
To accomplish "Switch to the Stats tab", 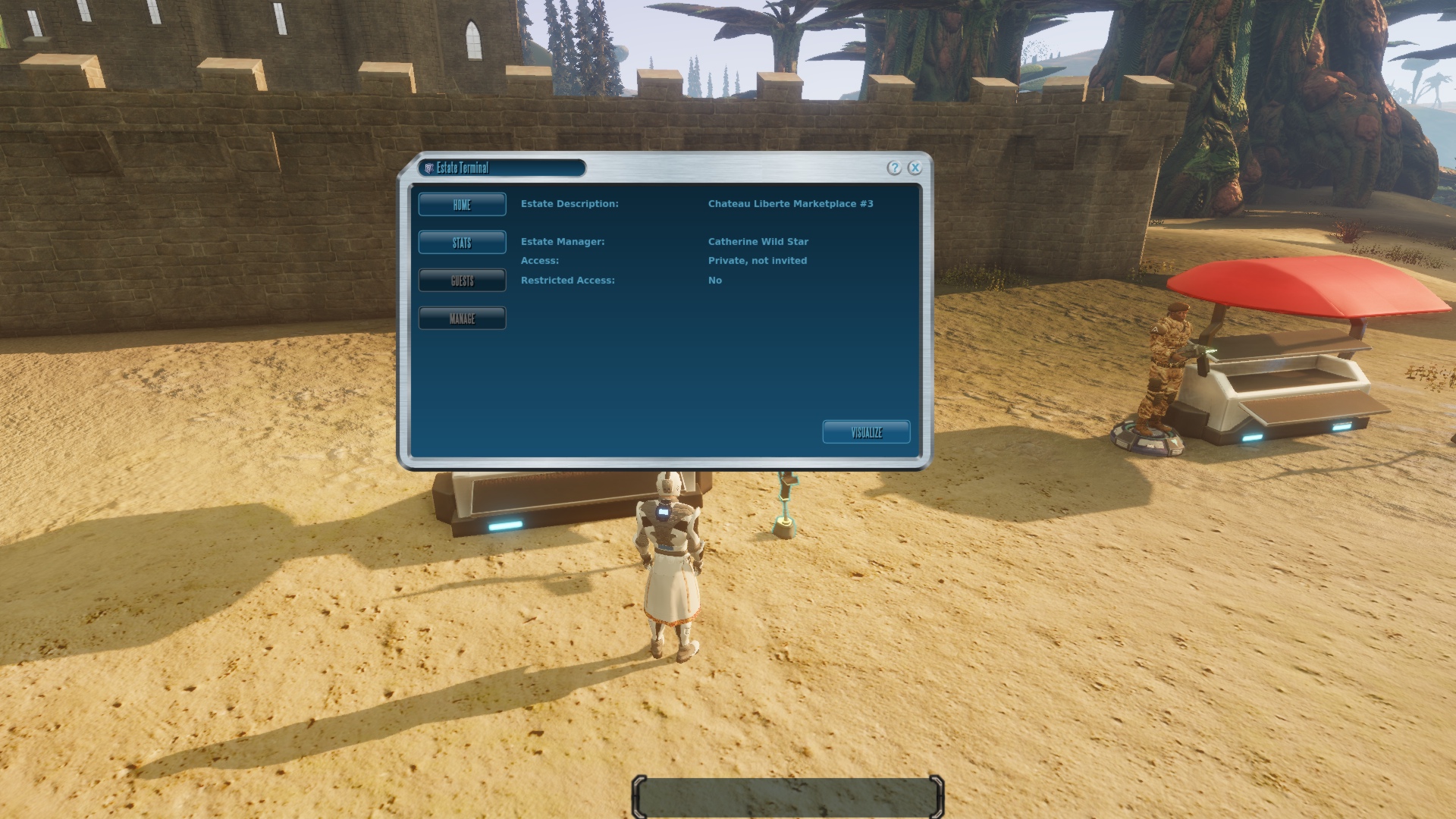I will (462, 243).
